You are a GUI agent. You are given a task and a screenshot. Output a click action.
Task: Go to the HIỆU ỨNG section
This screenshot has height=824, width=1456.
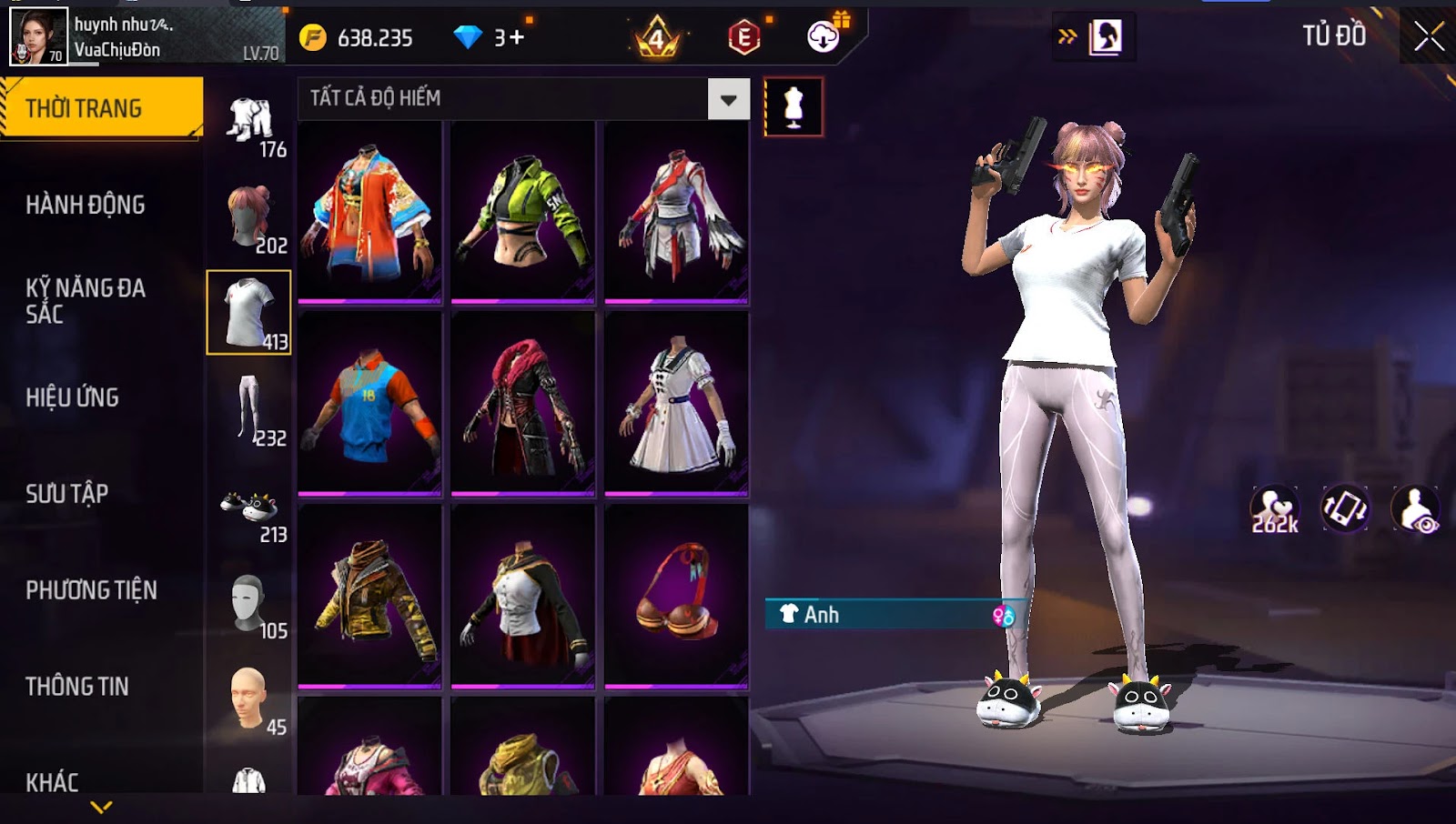point(73,397)
